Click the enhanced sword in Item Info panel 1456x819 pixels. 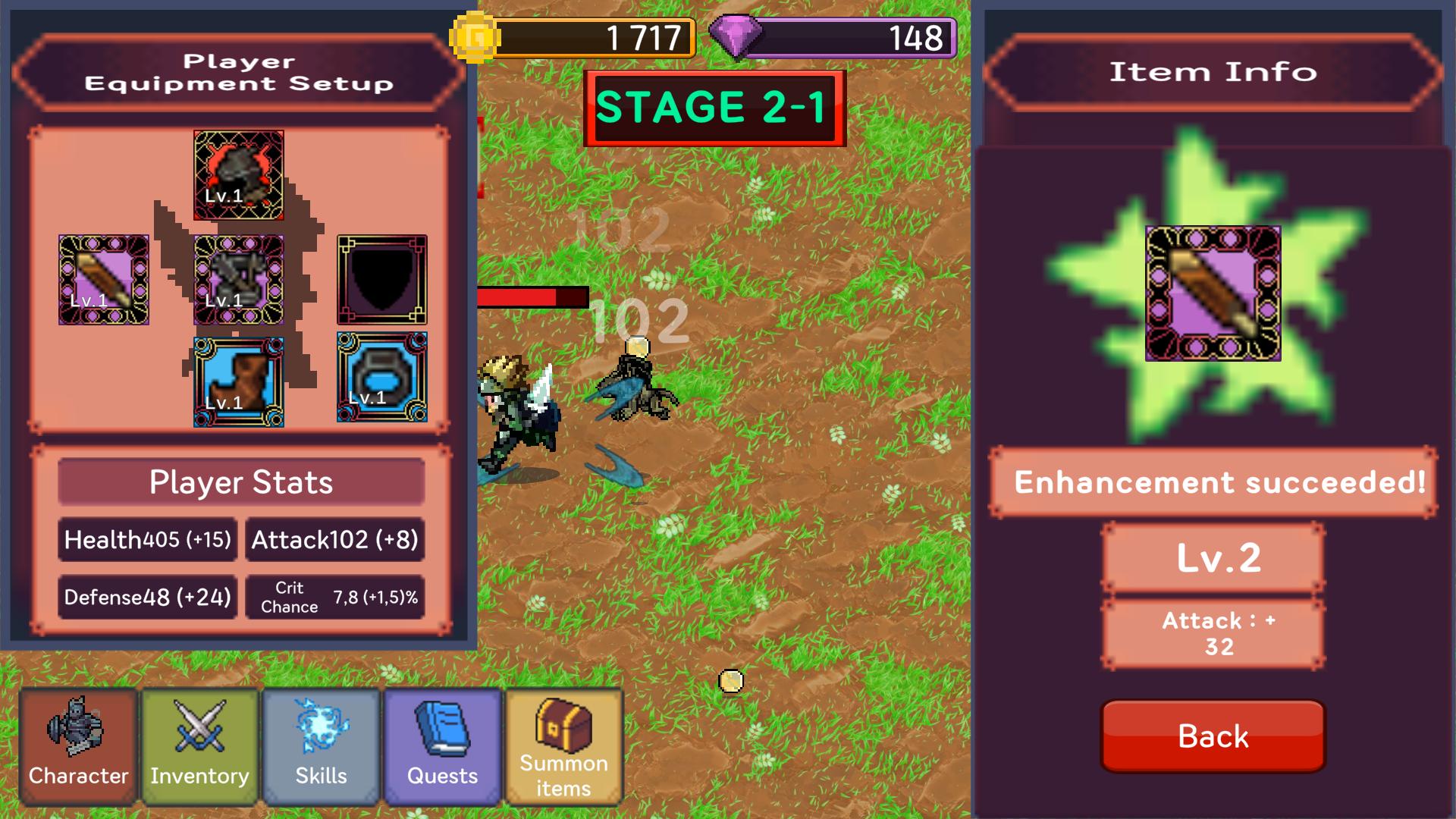1213,296
